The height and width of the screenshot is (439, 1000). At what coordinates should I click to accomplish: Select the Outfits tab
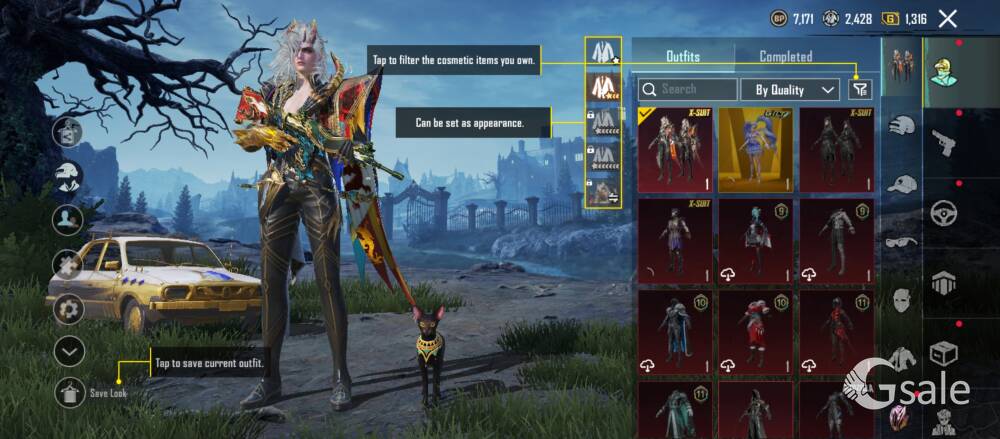683,57
